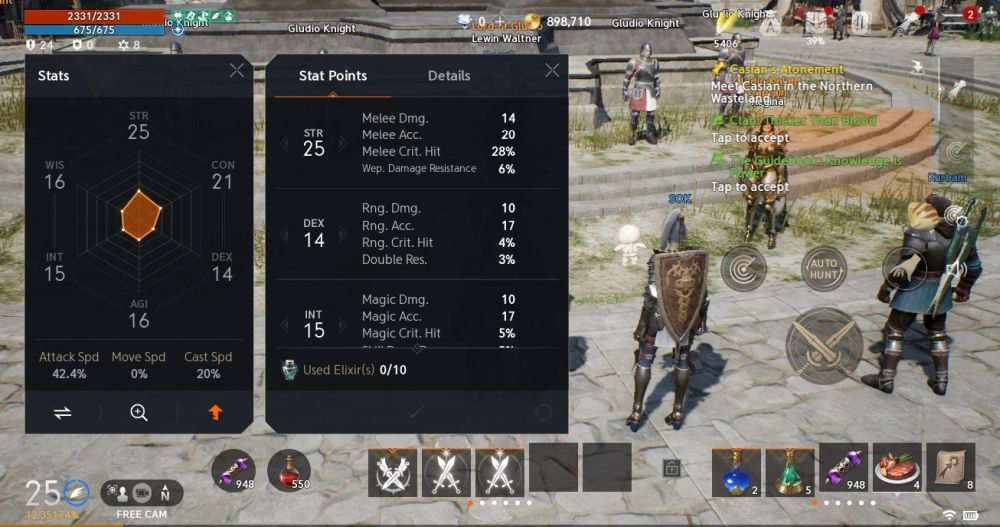This screenshot has width=1000, height=527.
Task: Click the orange up-arrow stat button
Action: click(215, 412)
